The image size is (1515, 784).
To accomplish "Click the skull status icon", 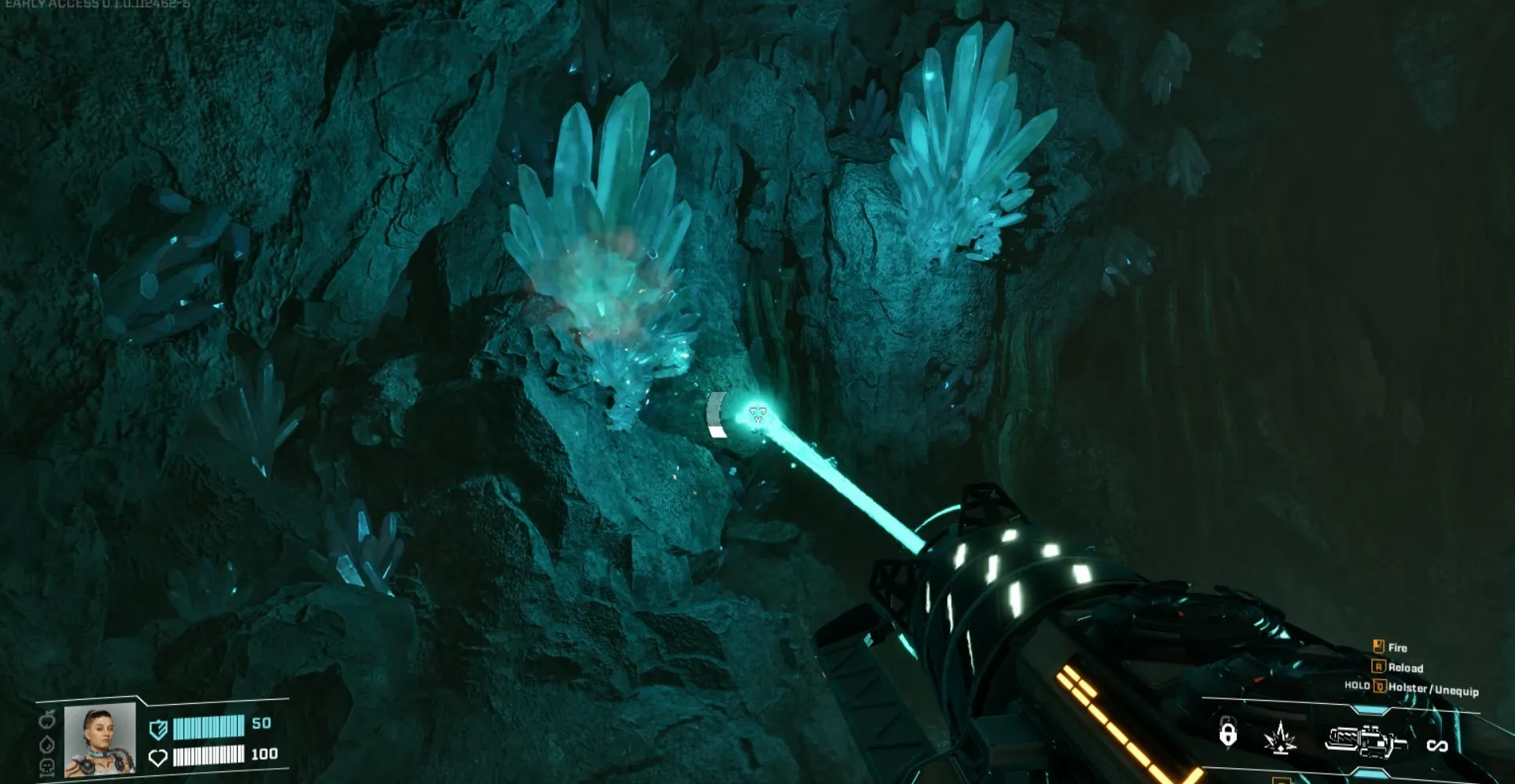I will click(x=48, y=767).
